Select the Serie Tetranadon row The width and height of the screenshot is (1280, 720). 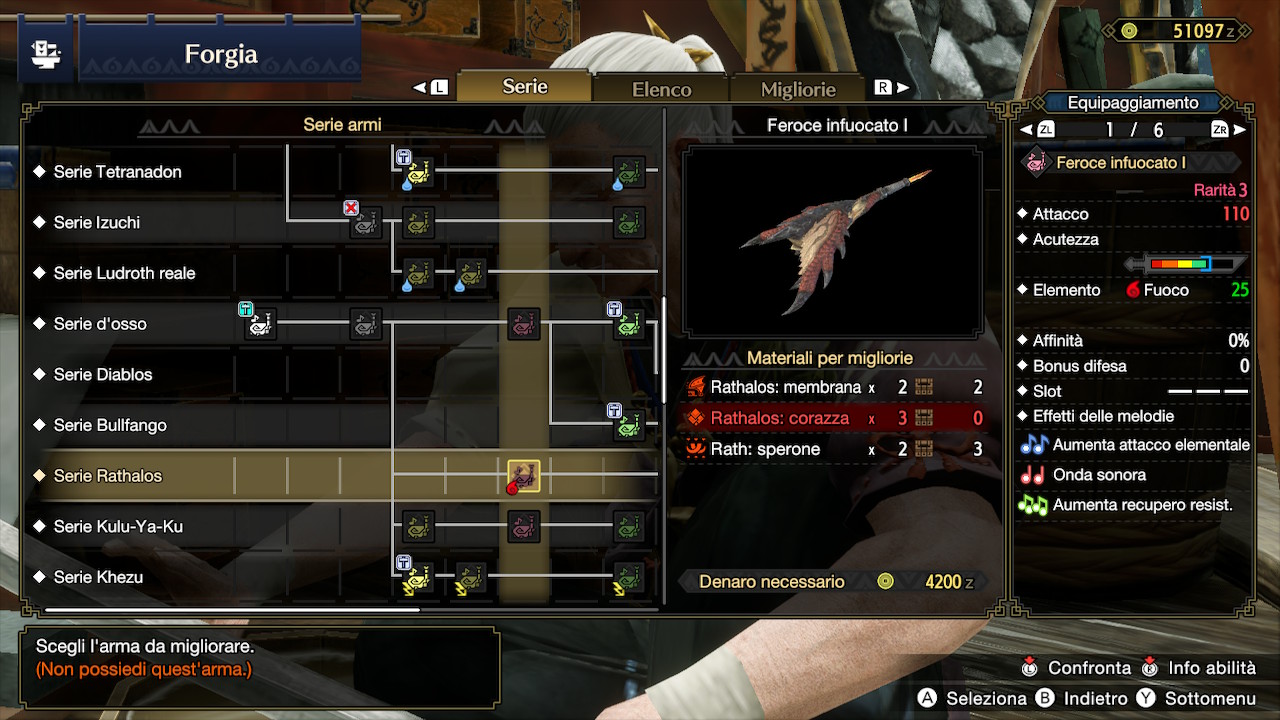[x=117, y=172]
